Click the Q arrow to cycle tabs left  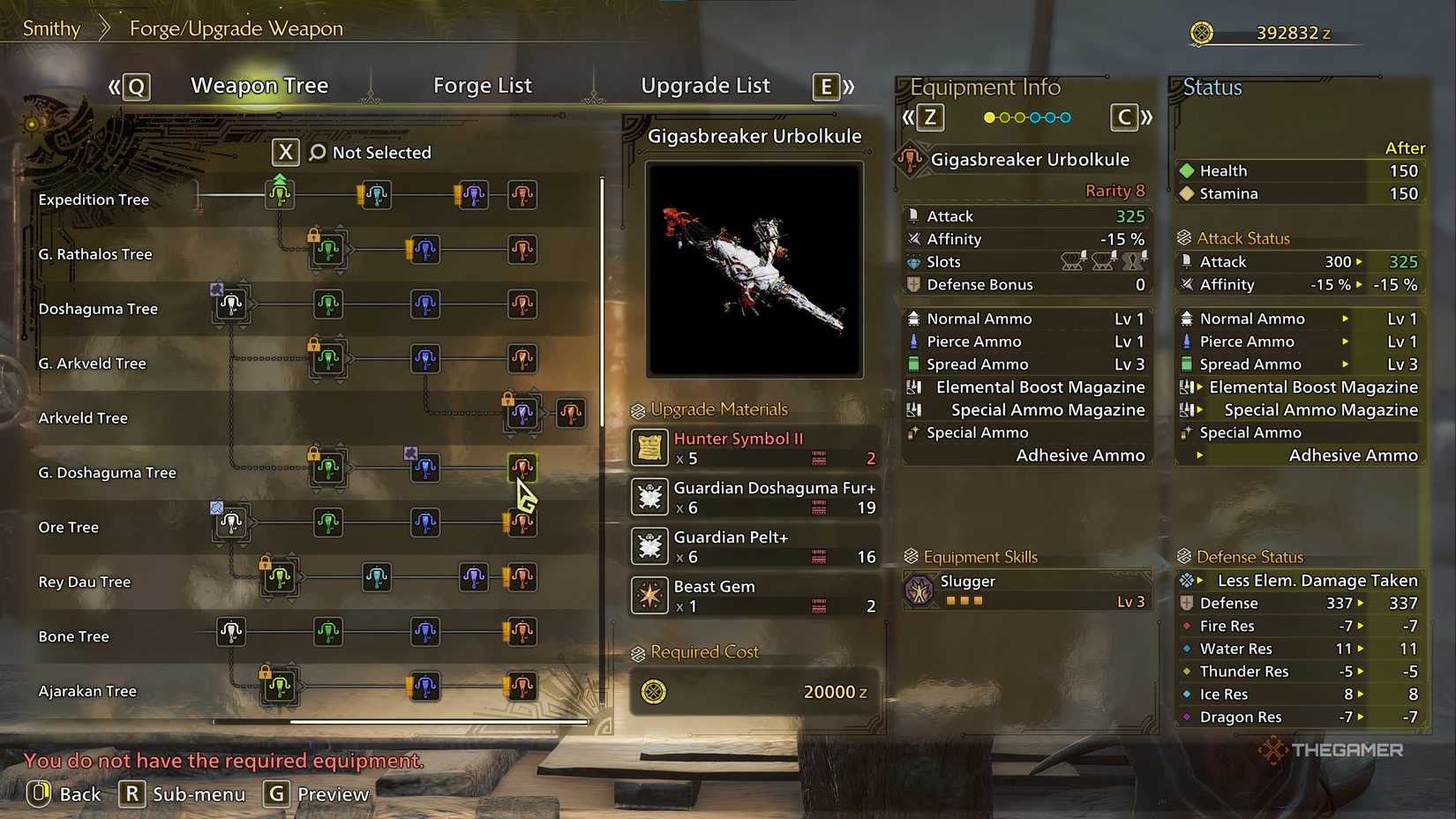click(x=134, y=86)
